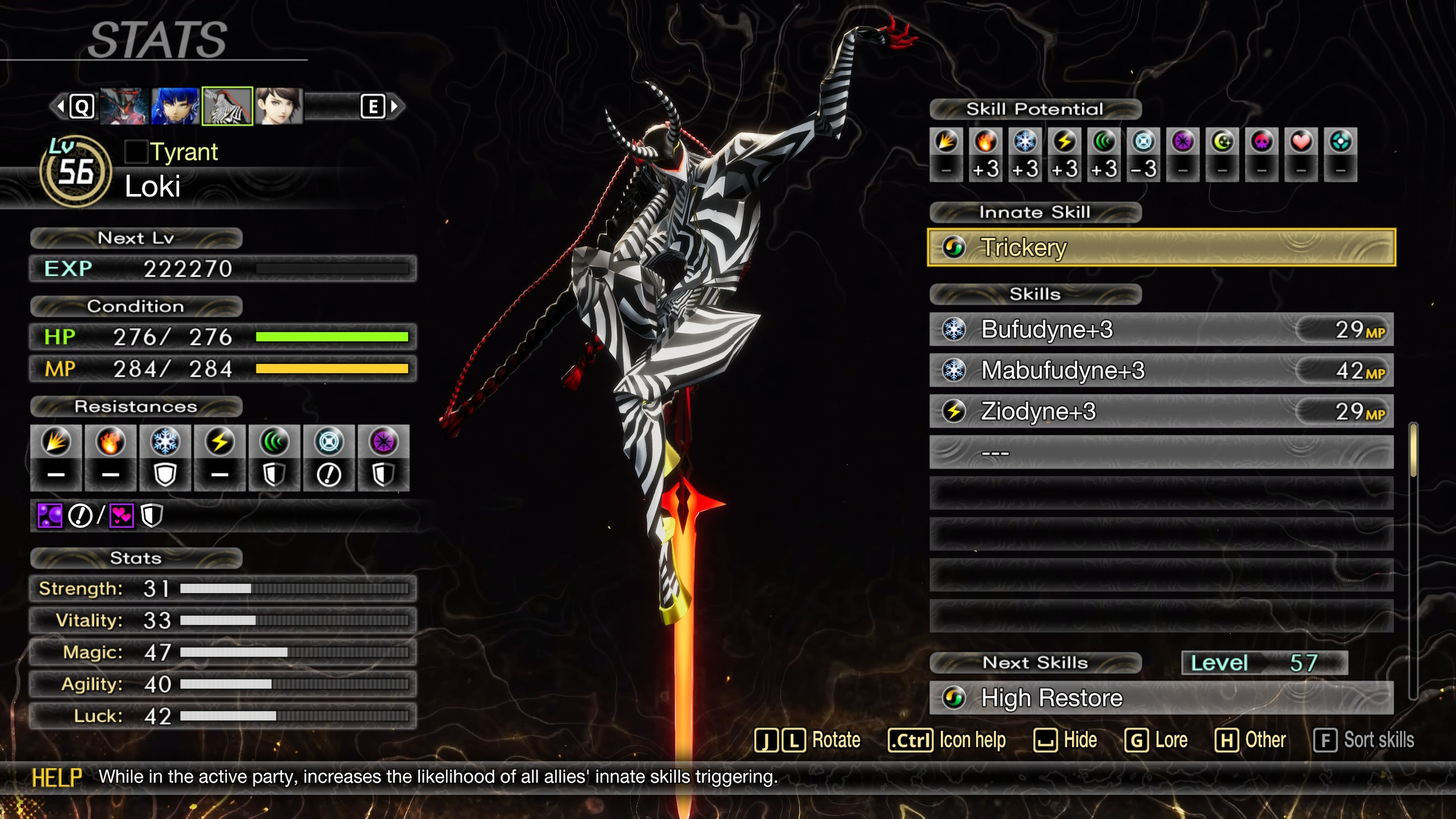Select the highlighted Loki party portrait
Viewport: 1456px width, 819px height.
click(227, 106)
